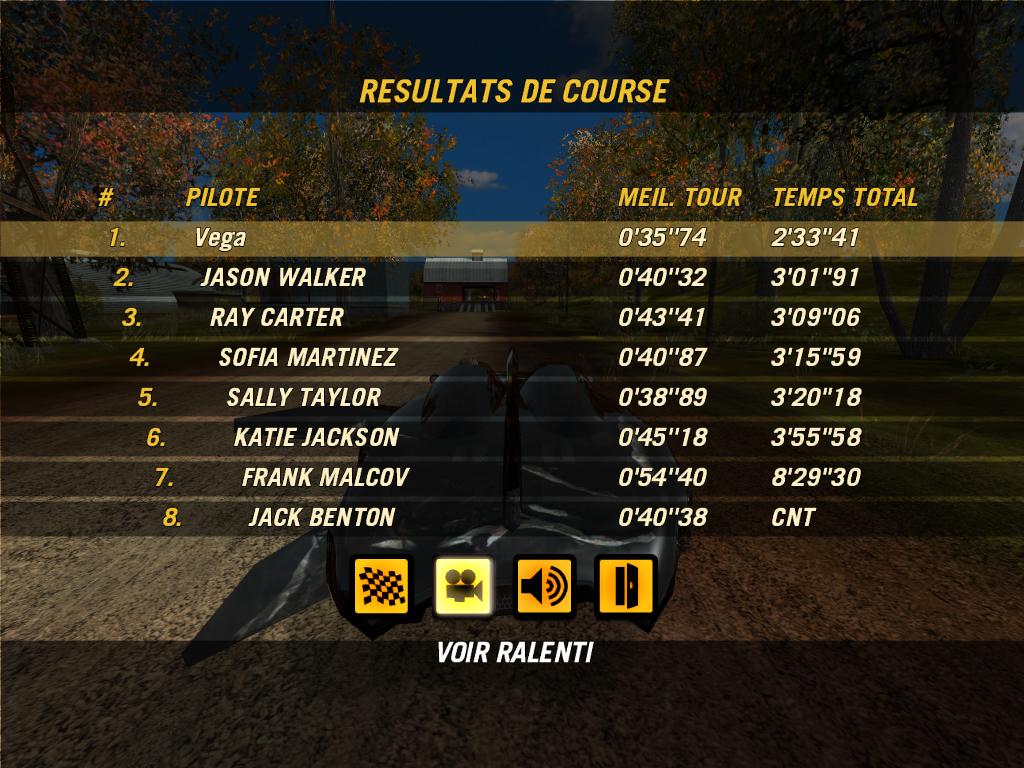Choose Katie Jackson's result row
The height and width of the screenshot is (768, 1024).
coord(511,438)
